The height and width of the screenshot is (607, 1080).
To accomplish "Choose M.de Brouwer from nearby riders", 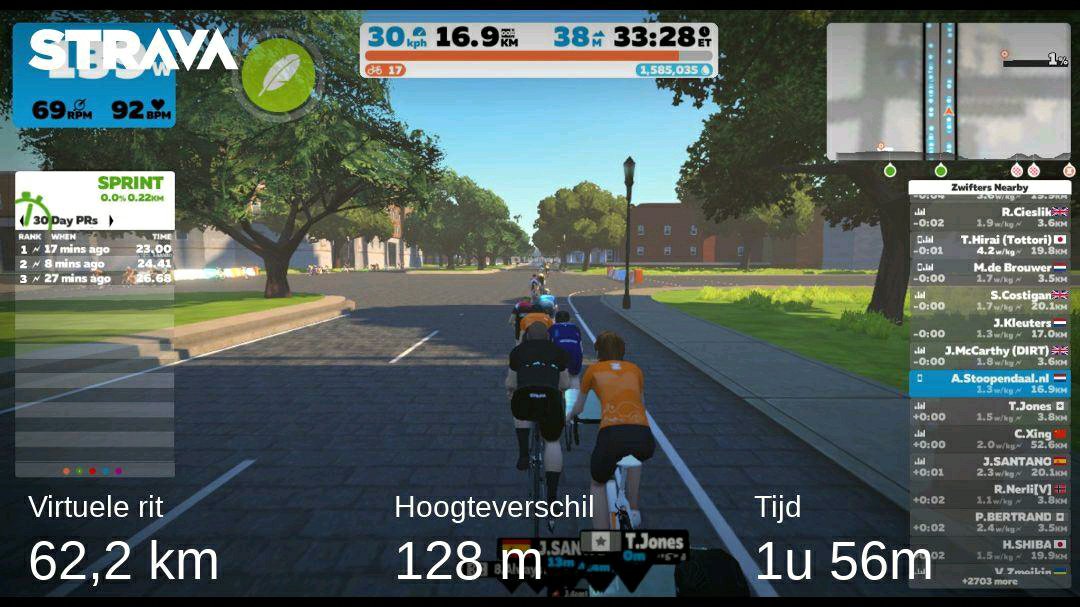I will pos(989,273).
